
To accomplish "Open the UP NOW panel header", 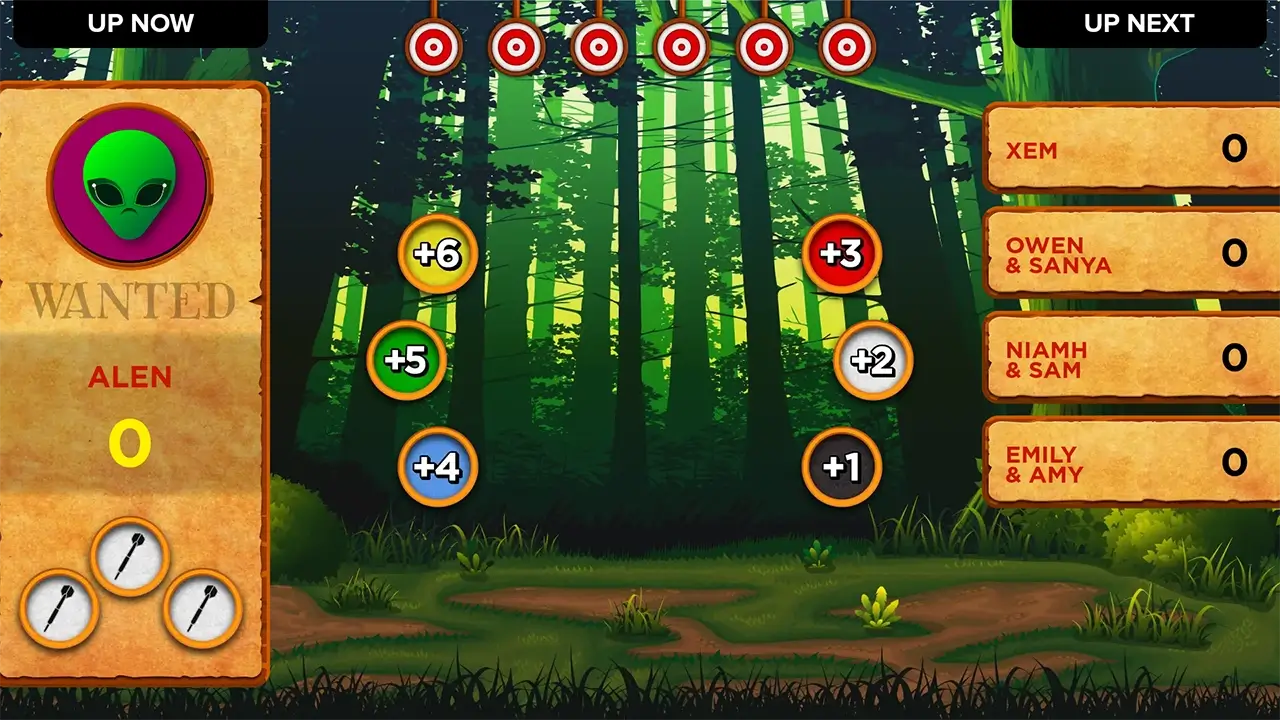I will click(138, 23).
